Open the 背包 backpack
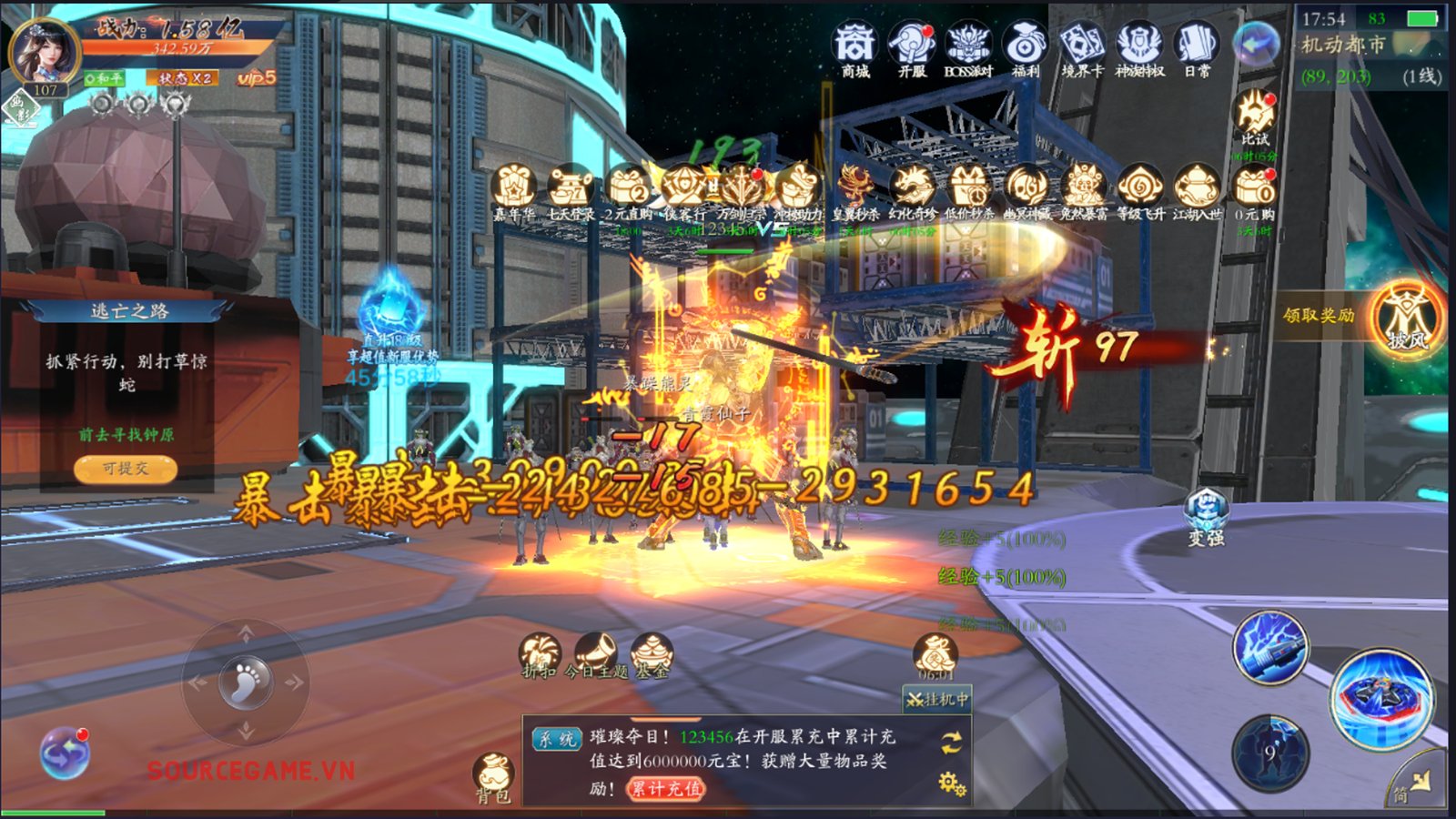The width and height of the screenshot is (1456, 819). point(494,778)
